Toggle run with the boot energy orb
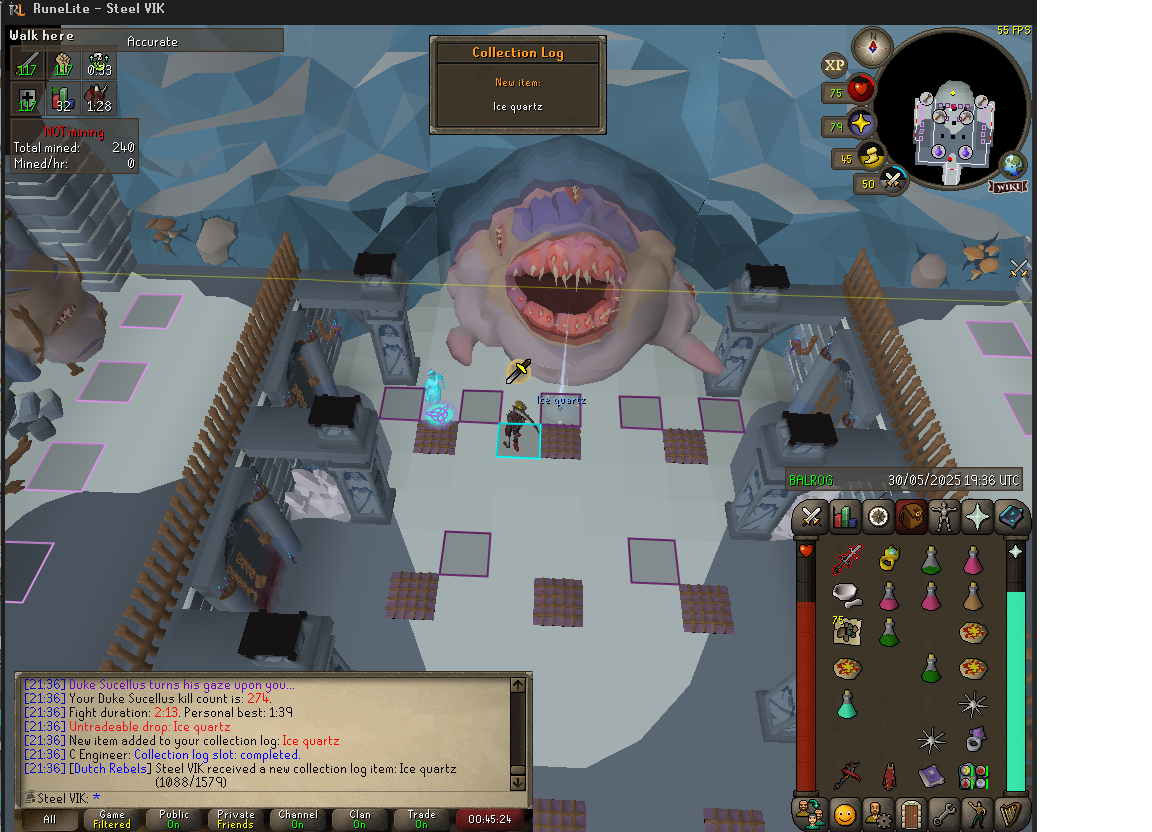 click(x=872, y=156)
